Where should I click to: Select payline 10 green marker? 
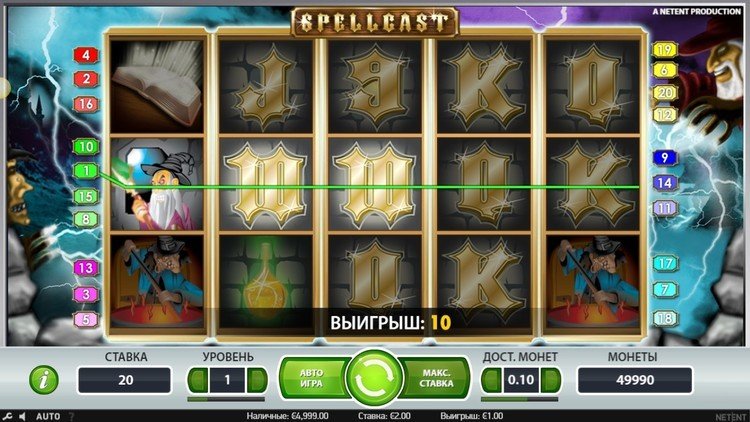pyautogui.click(x=86, y=147)
